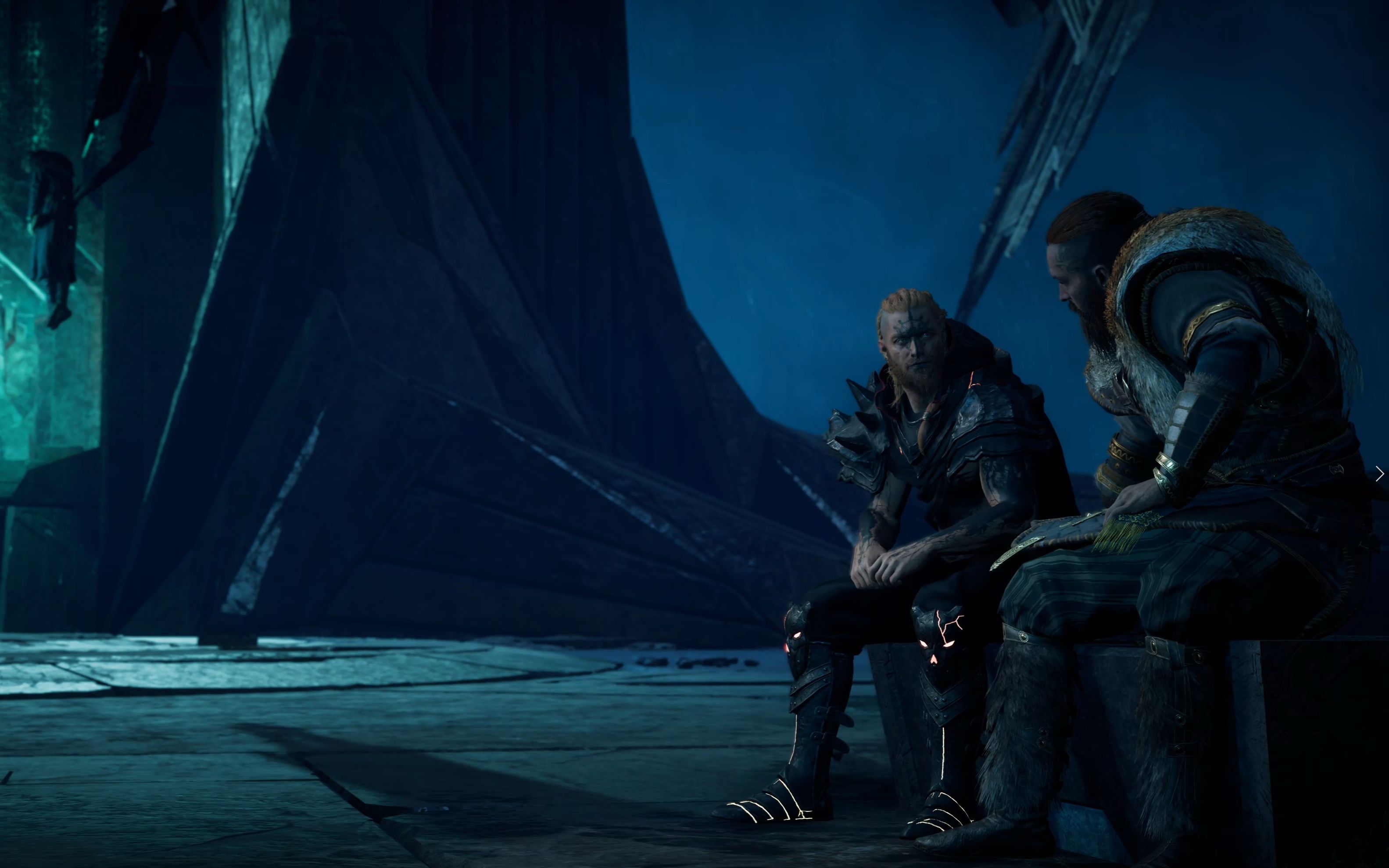Go to the next image with right chevron
The width and height of the screenshot is (1389, 868).
point(1380,474)
